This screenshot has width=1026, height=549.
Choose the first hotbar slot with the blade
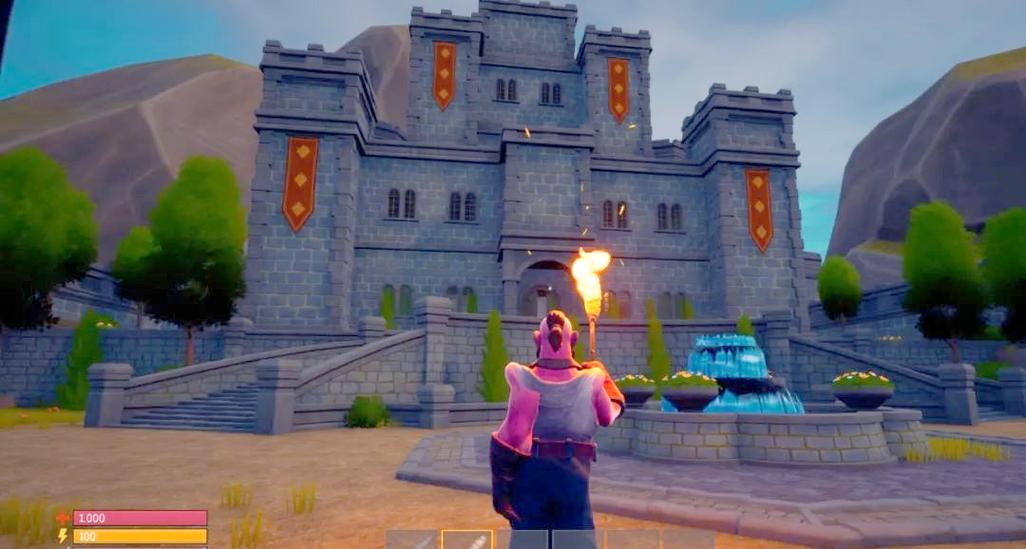pyautogui.click(x=412, y=540)
